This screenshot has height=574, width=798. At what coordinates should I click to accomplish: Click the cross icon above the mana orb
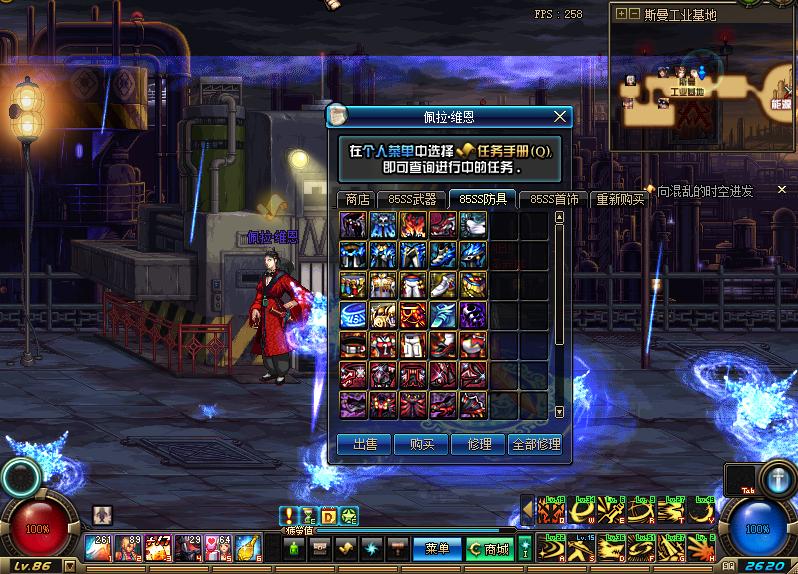pyautogui.click(x=776, y=478)
